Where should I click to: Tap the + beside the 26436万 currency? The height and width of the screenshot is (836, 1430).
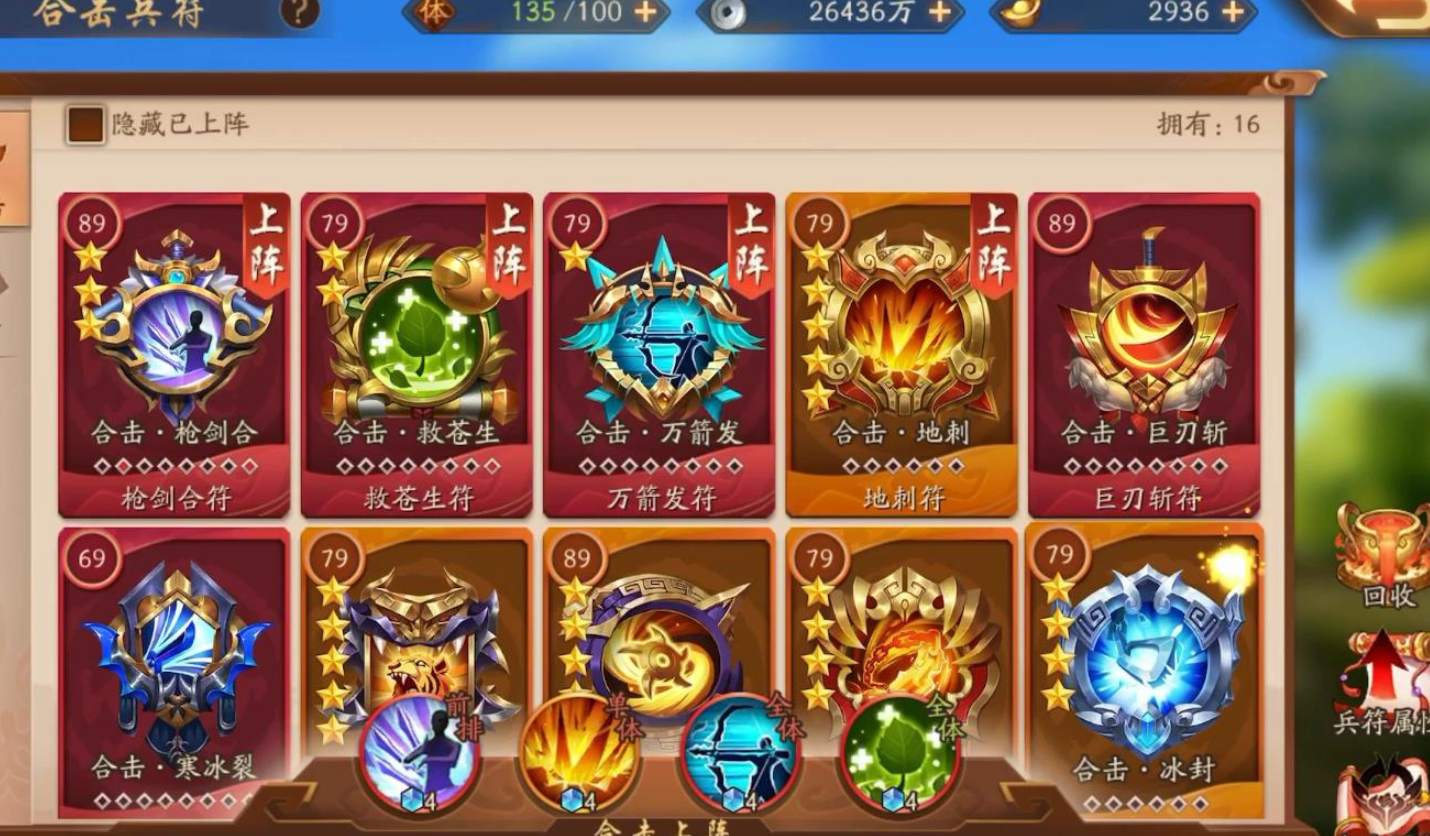tap(939, 13)
